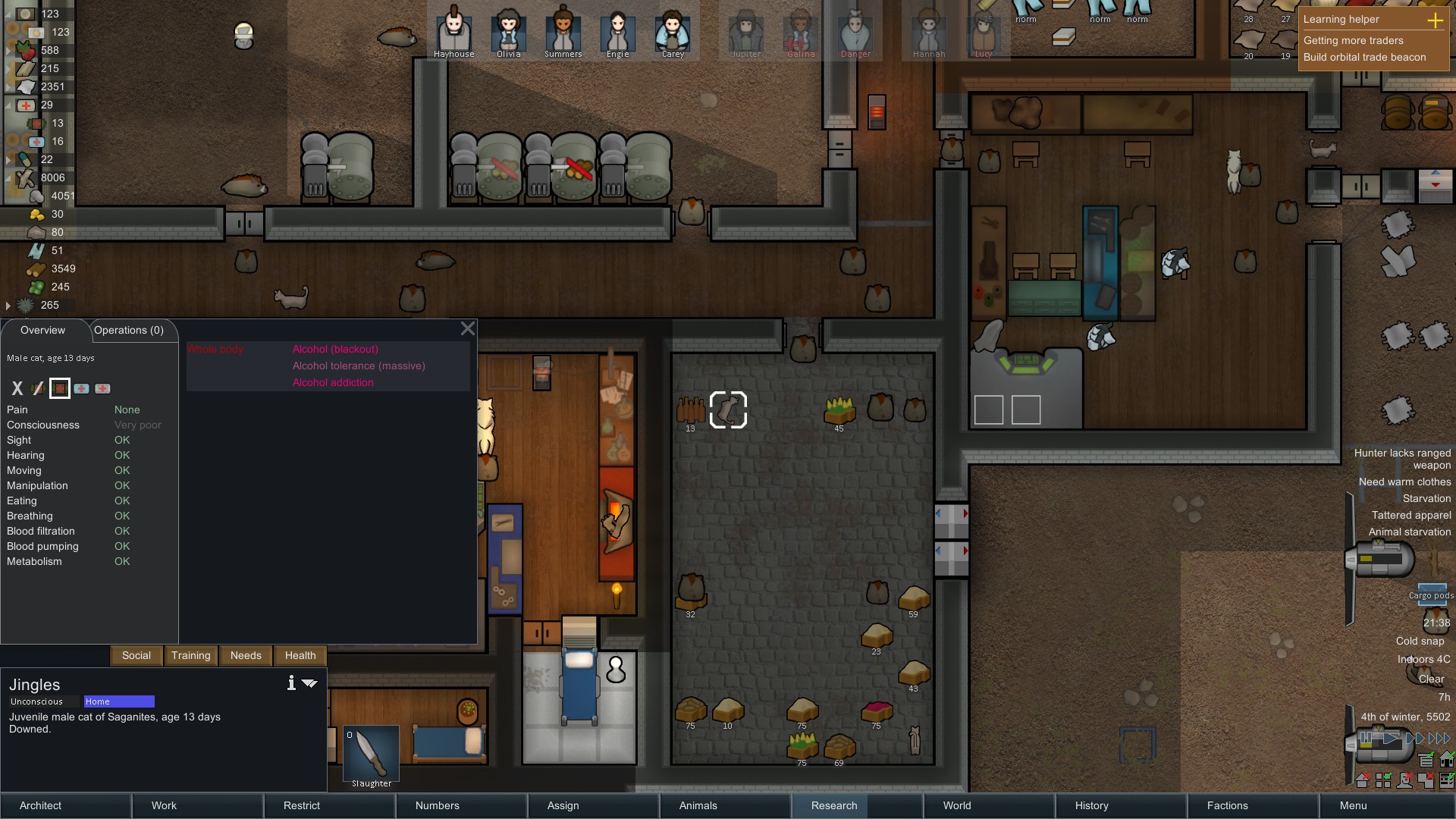The image size is (1456, 819).
Task: Switch to Jingles' Training tab
Action: tap(190, 655)
